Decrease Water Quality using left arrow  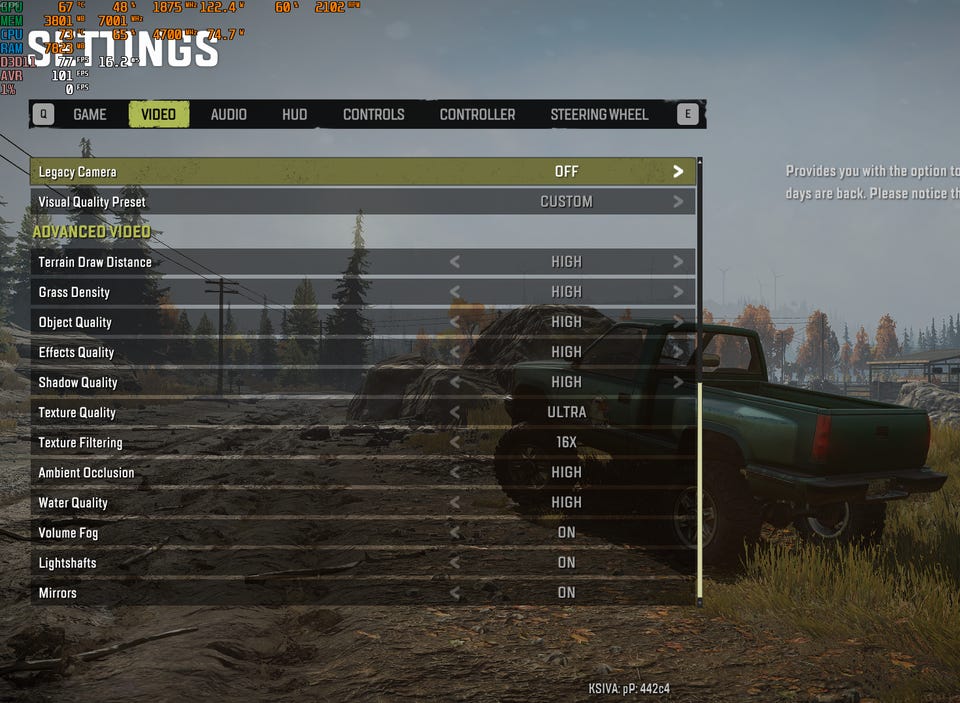tap(455, 502)
